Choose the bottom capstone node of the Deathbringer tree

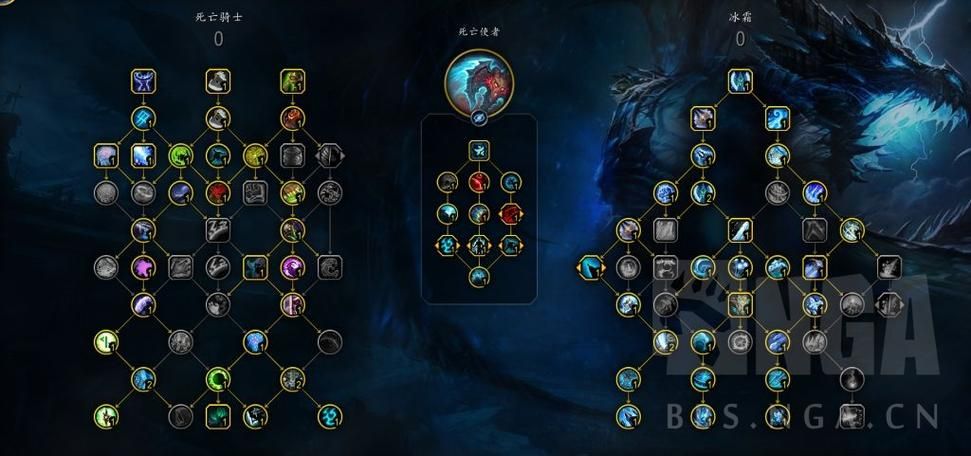pyautogui.click(x=479, y=276)
